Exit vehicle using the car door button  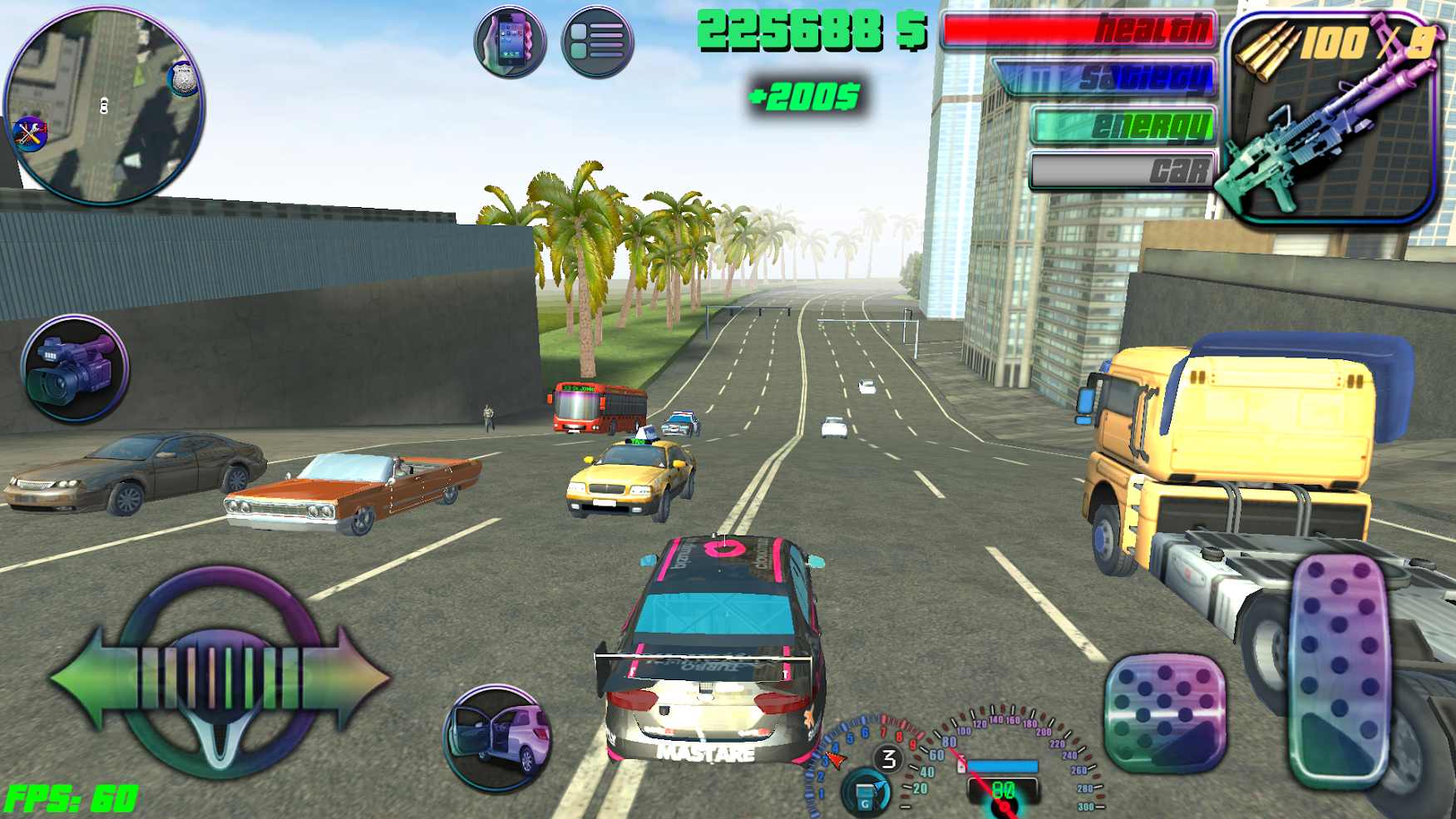coord(497,737)
